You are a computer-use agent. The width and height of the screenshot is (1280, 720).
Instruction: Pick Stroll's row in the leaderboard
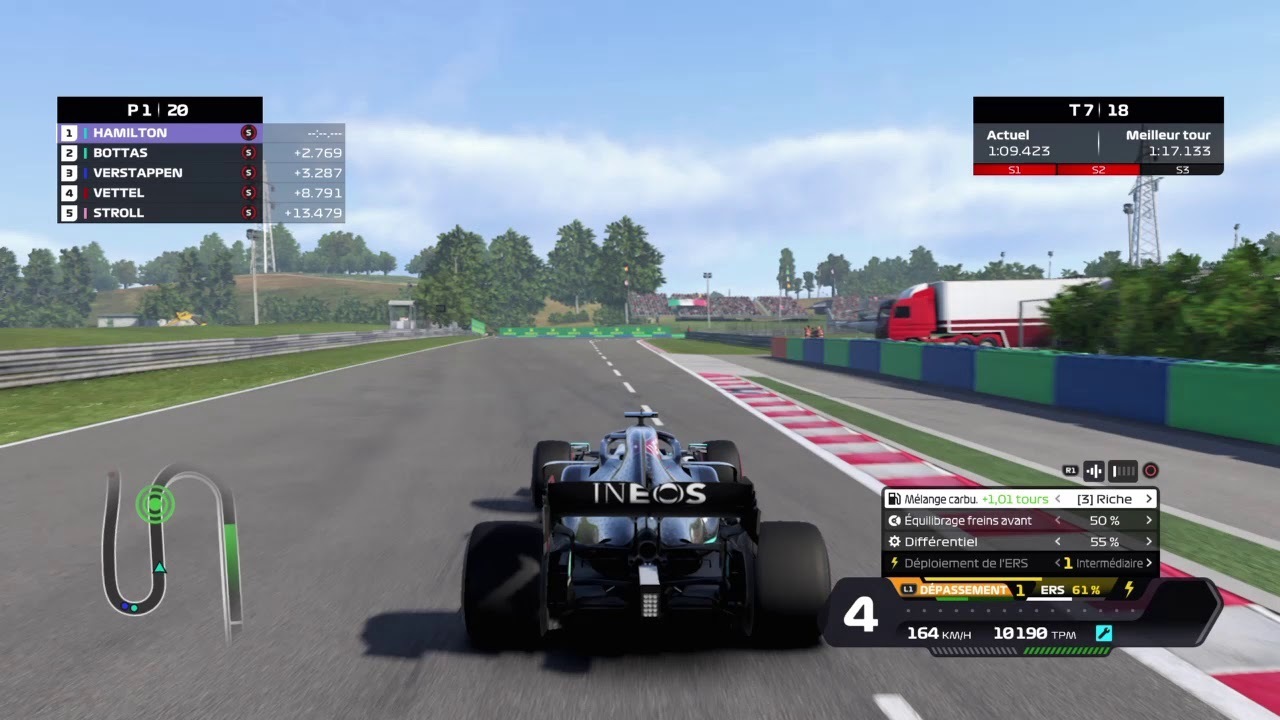tap(160, 213)
